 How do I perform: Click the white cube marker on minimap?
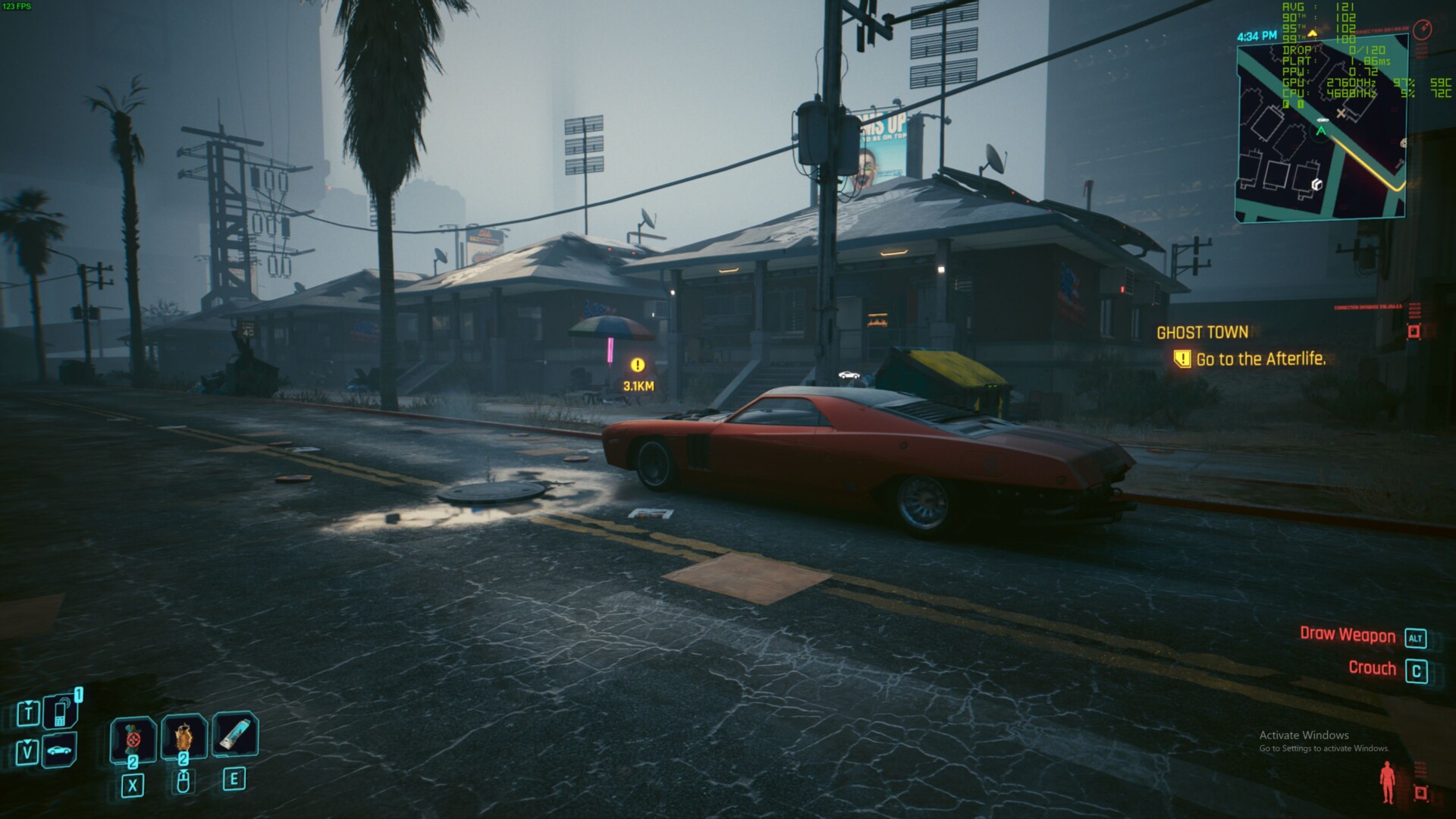[x=1316, y=184]
